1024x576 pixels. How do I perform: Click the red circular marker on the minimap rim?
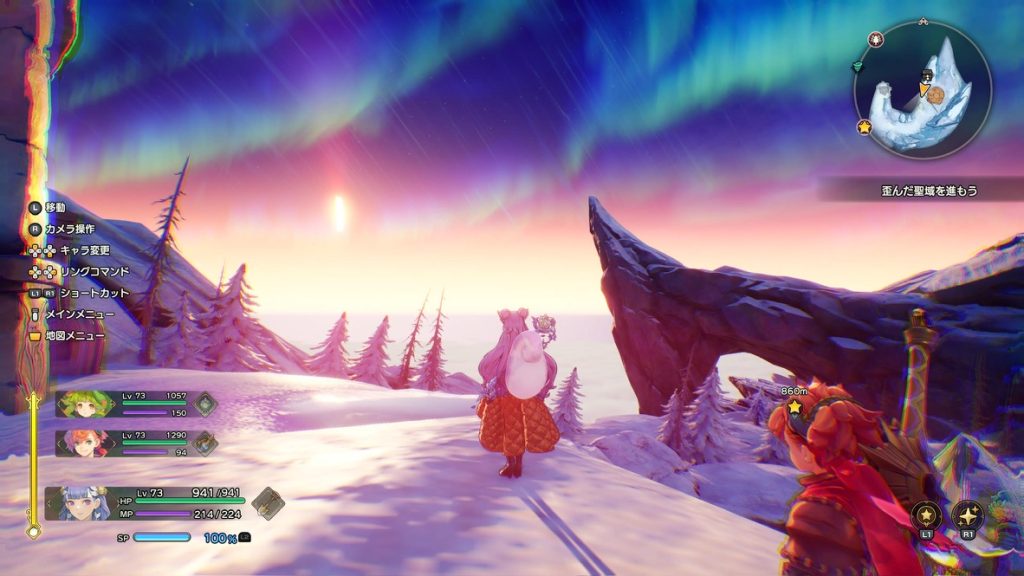coord(877,40)
